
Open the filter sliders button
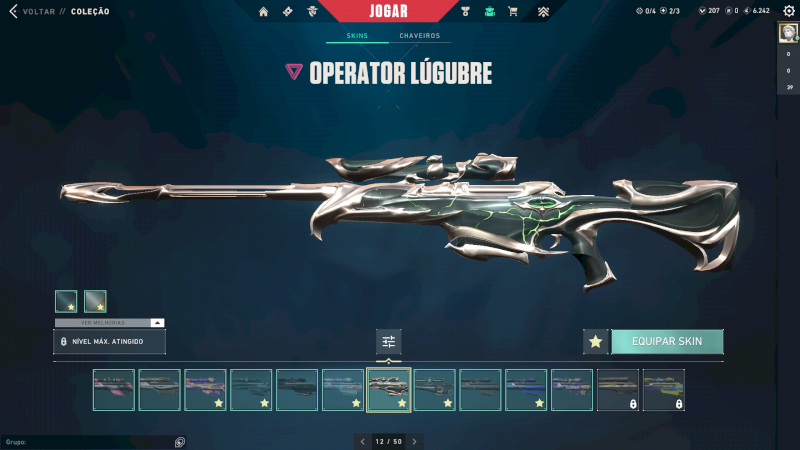point(389,342)
